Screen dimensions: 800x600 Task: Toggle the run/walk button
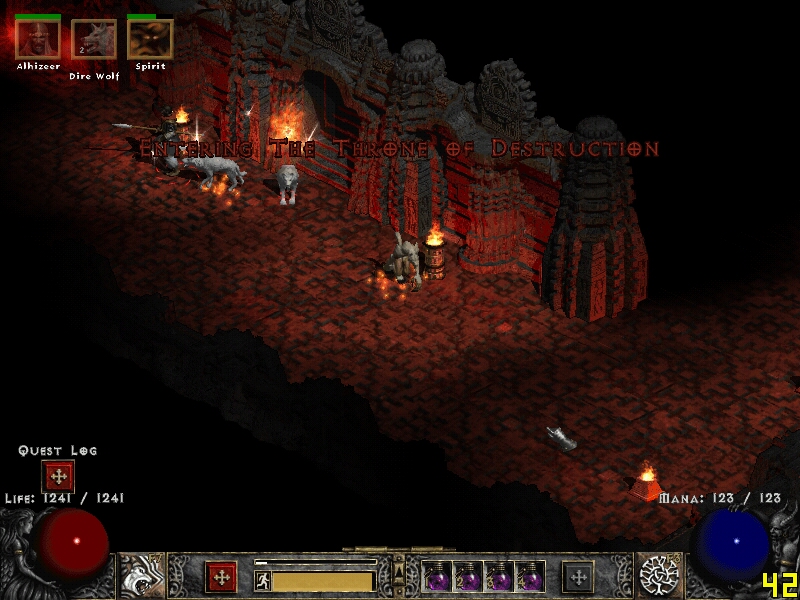coord(263,581)
